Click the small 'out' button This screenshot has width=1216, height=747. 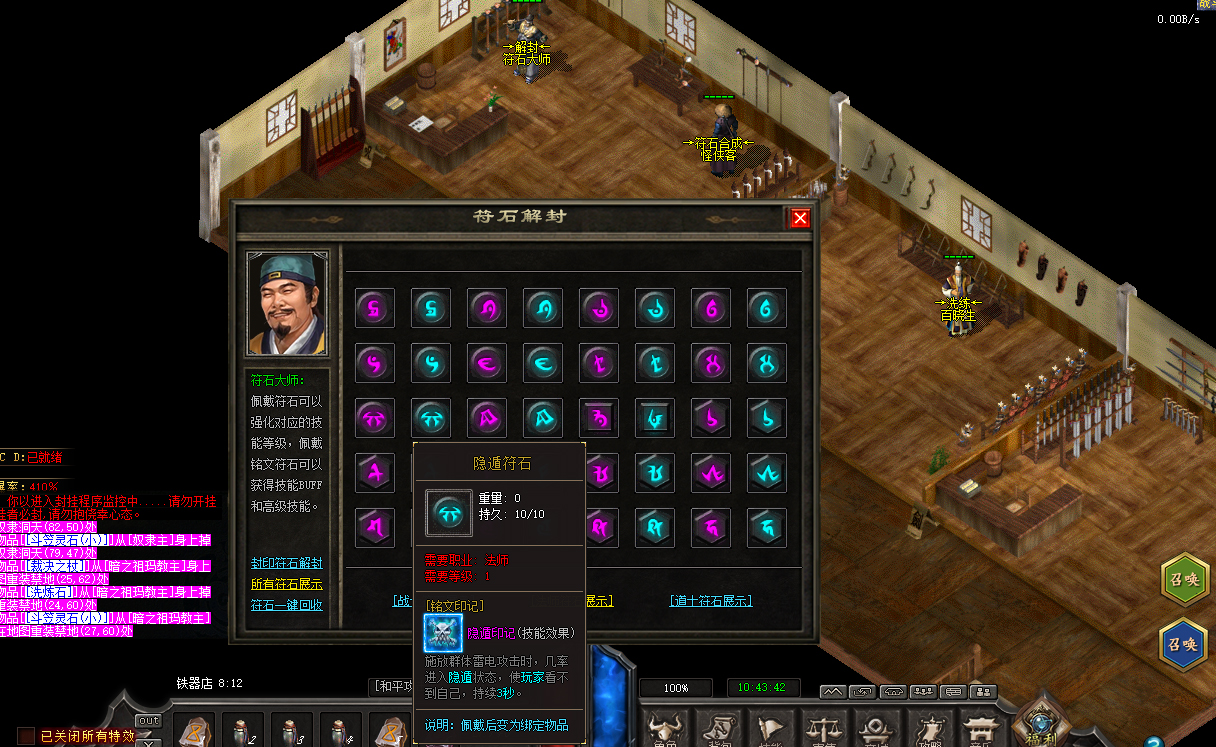pos(148,721)
